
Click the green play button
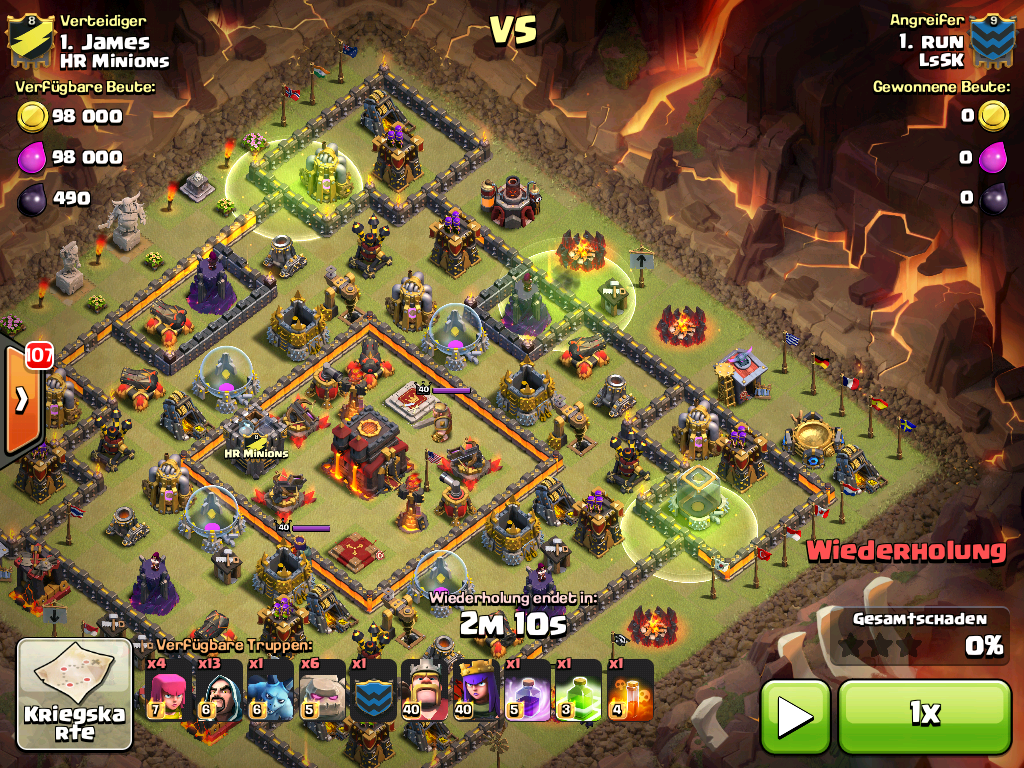click(795, 715)
